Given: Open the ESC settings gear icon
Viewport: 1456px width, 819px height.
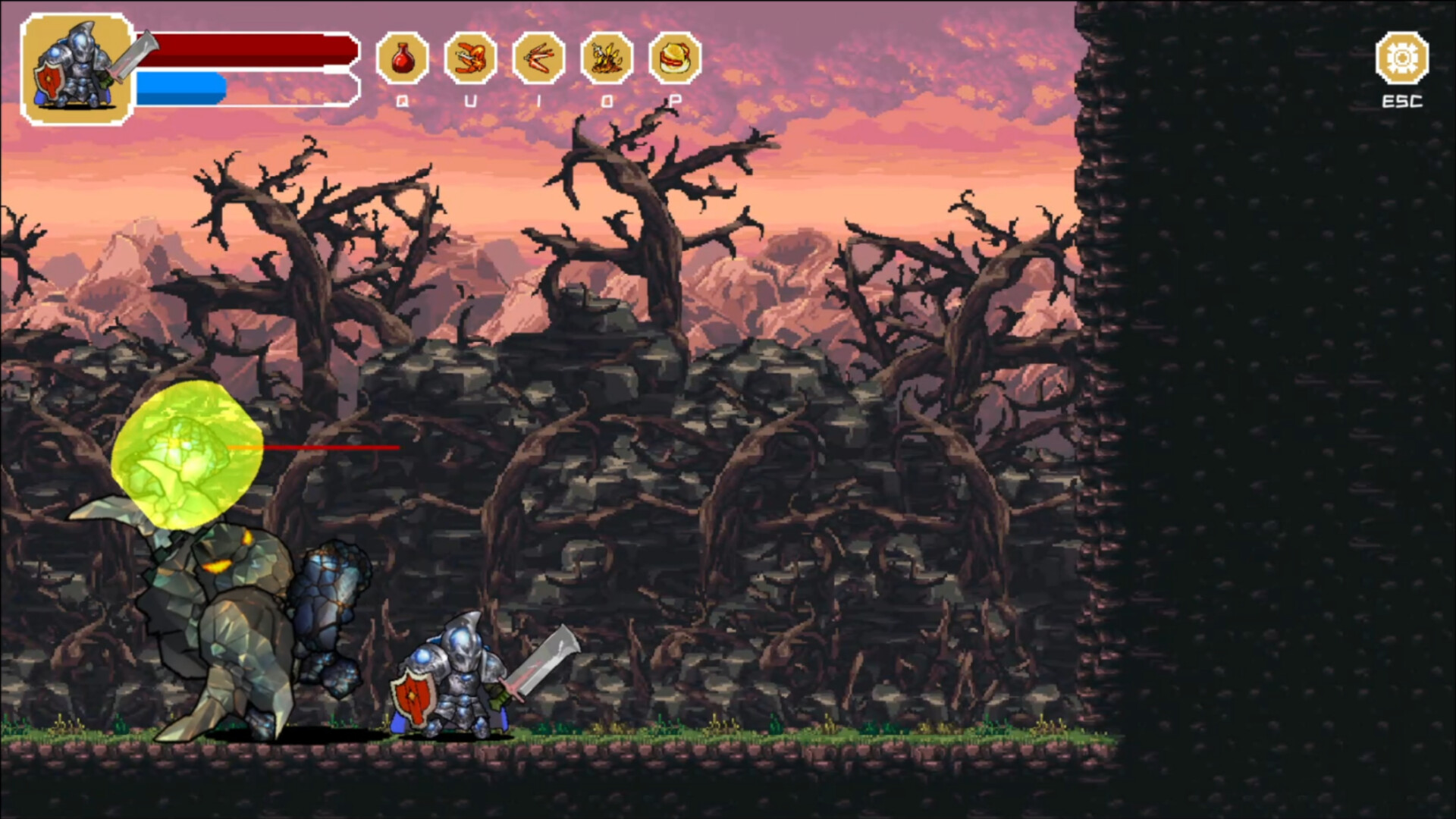Looking at the screenshot, I should (1404, 55).
